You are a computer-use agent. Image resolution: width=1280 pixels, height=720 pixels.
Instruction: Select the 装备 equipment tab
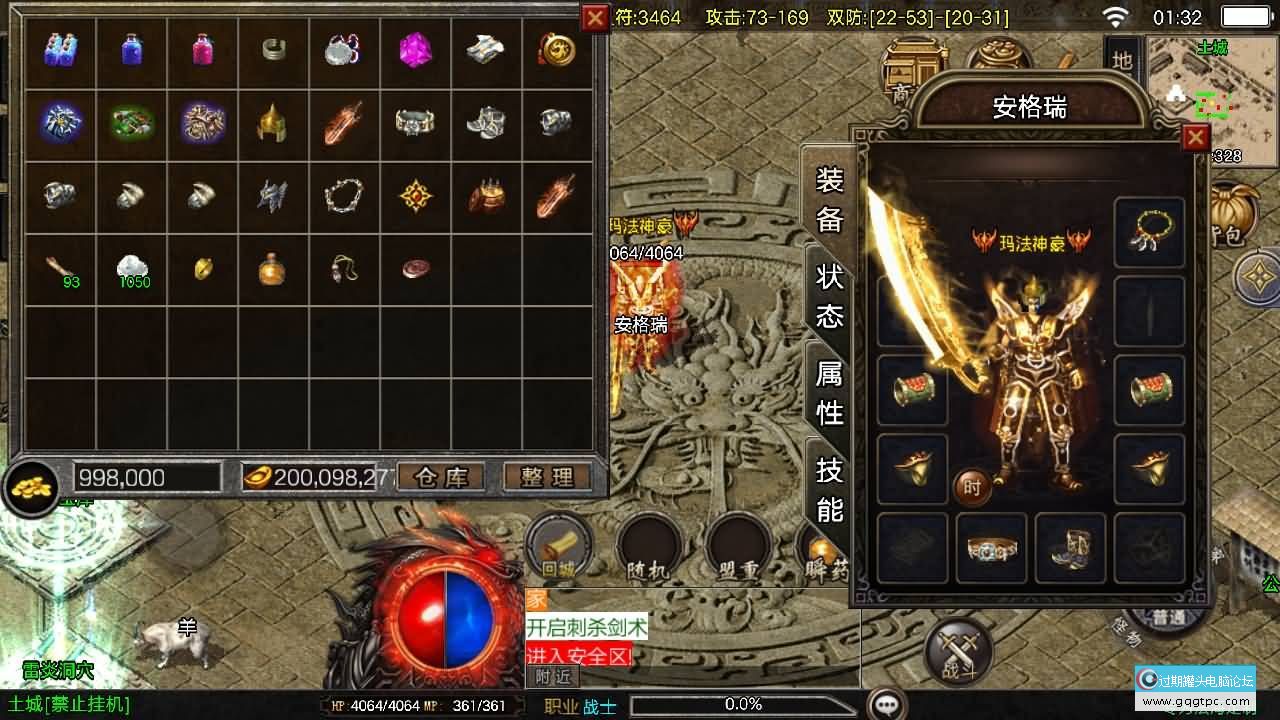click(x=829, y=199)
